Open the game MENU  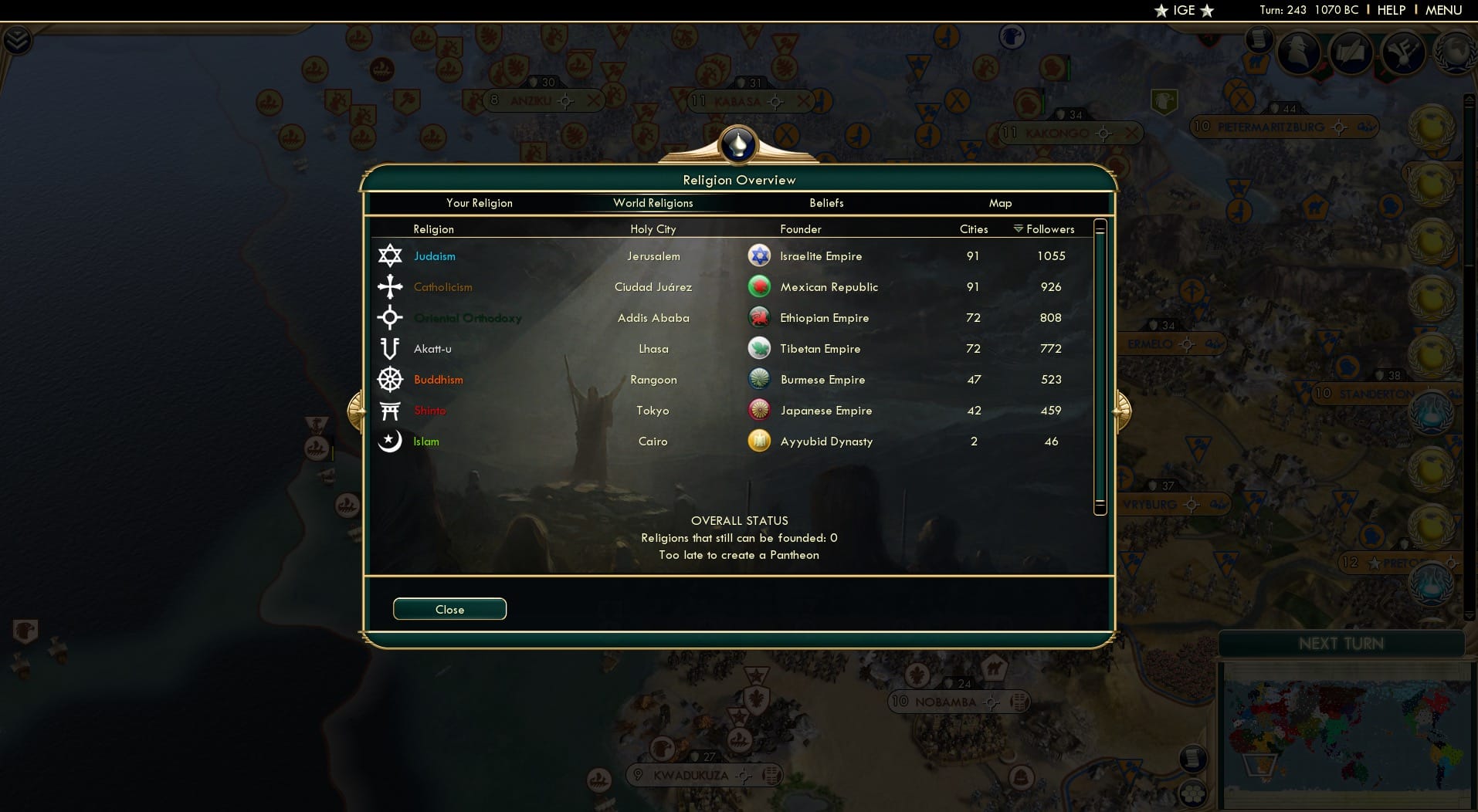click(x=1446, y=10)
